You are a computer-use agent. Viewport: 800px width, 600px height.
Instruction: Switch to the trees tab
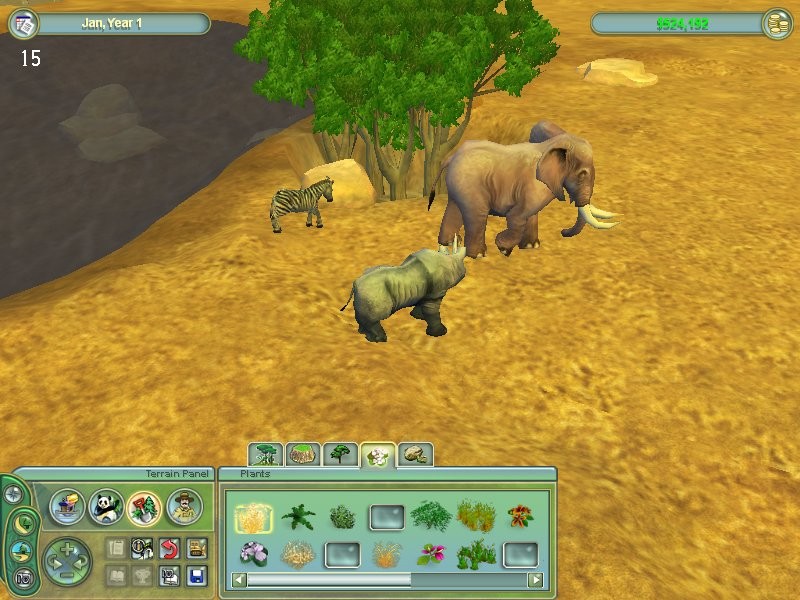[341, 455]
